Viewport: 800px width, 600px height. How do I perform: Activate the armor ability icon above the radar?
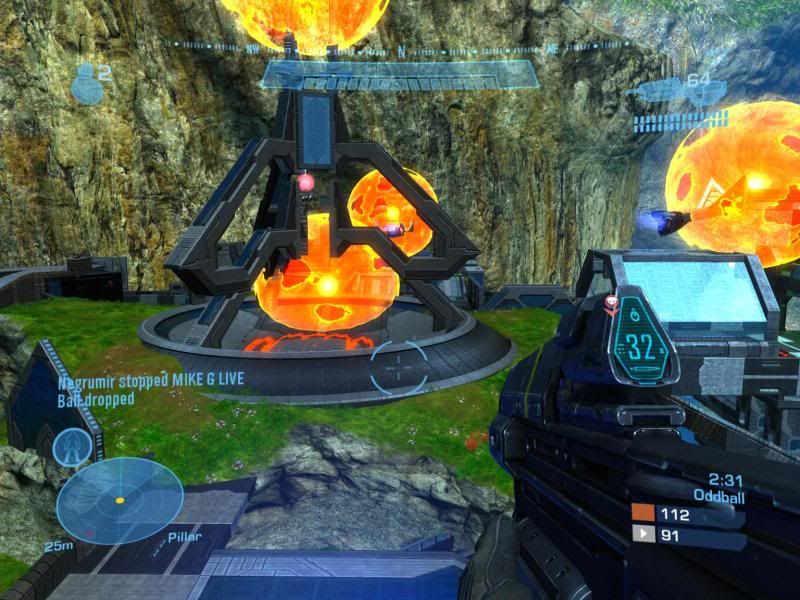point(72,446)
